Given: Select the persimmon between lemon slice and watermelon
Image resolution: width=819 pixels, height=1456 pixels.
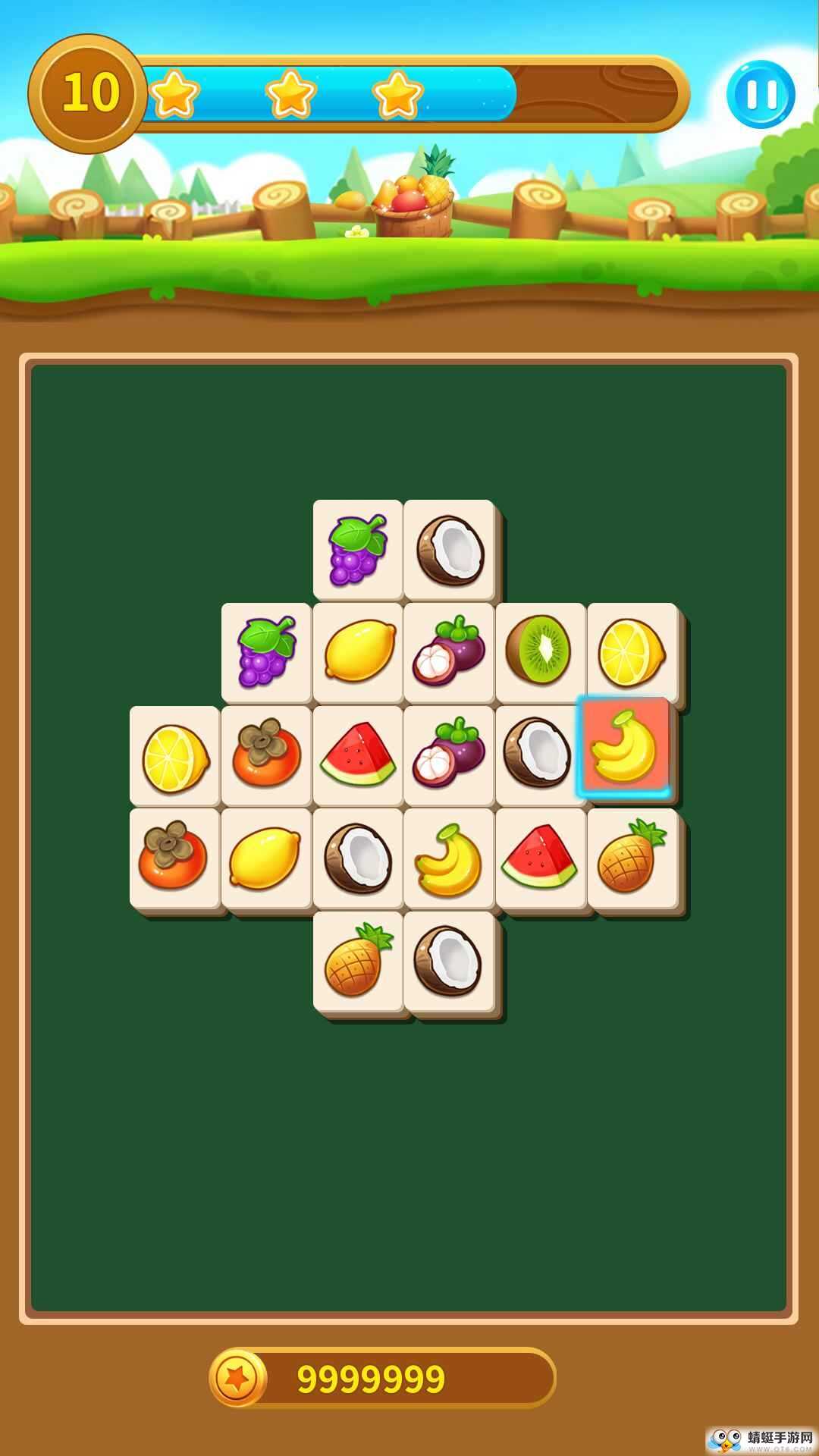Looking at the screenshot, I should tap(265, 754).
